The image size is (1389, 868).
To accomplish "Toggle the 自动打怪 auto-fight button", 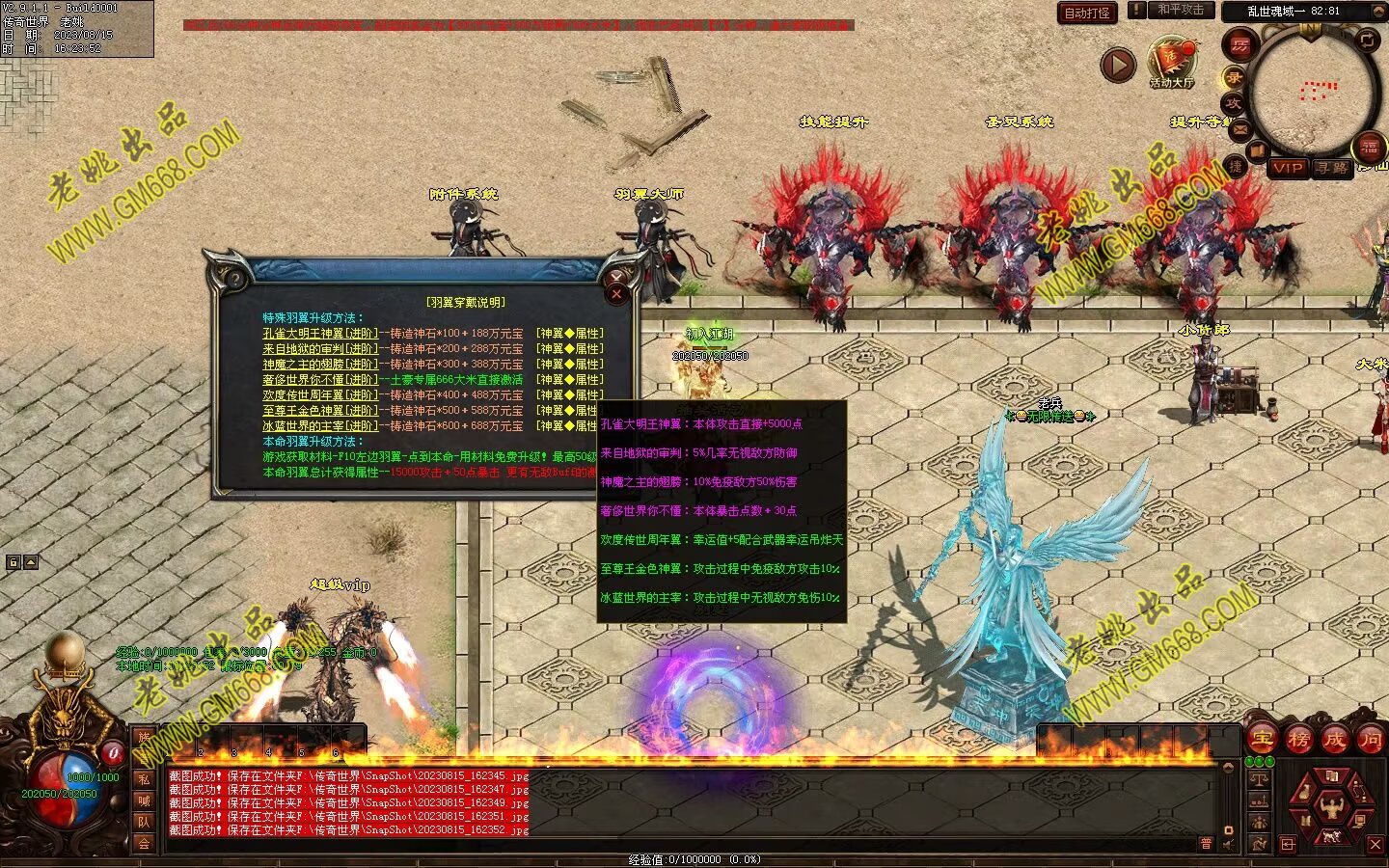I will [1088, 13].
